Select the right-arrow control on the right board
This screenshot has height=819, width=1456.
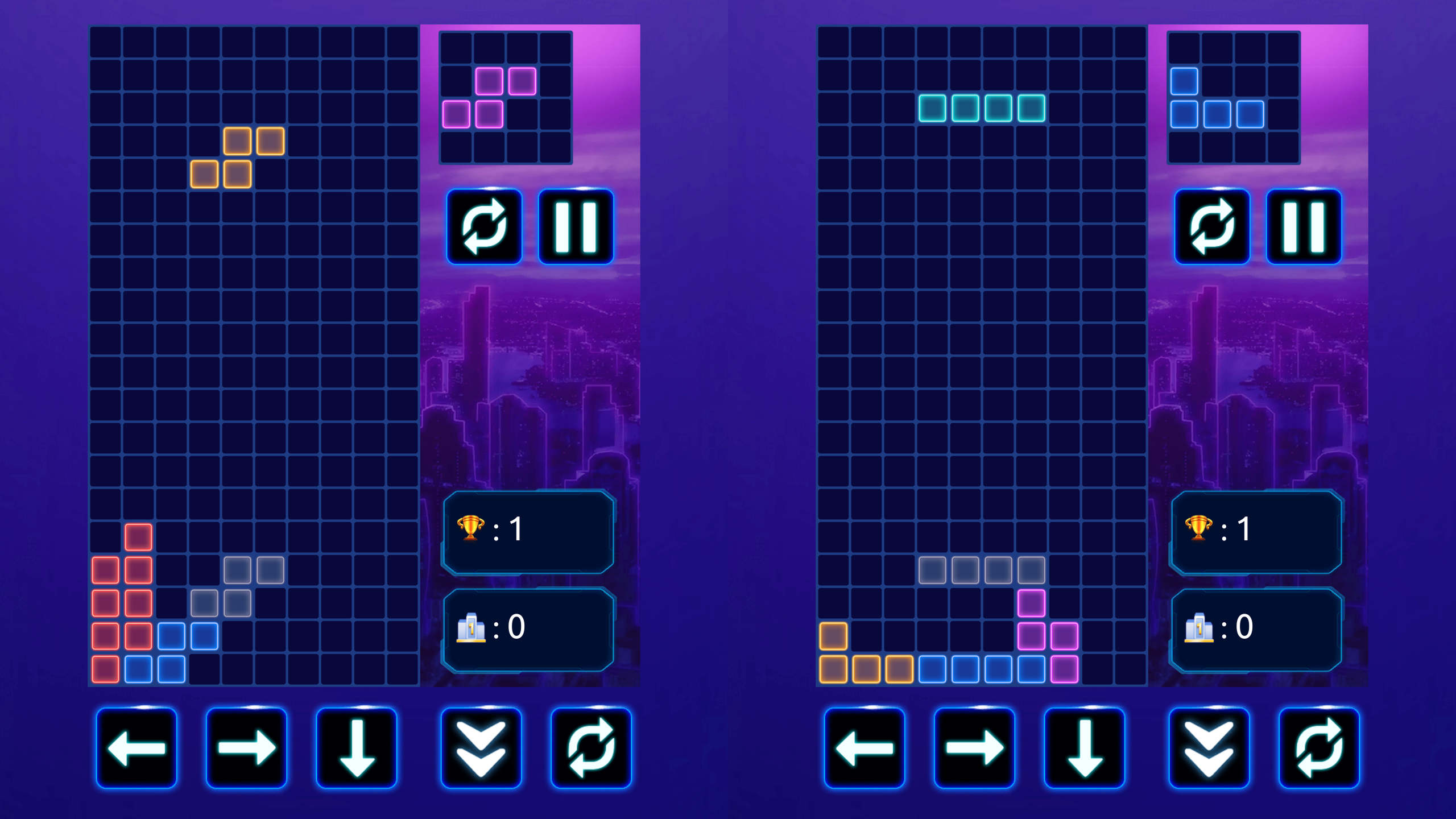tap(976, 748)
